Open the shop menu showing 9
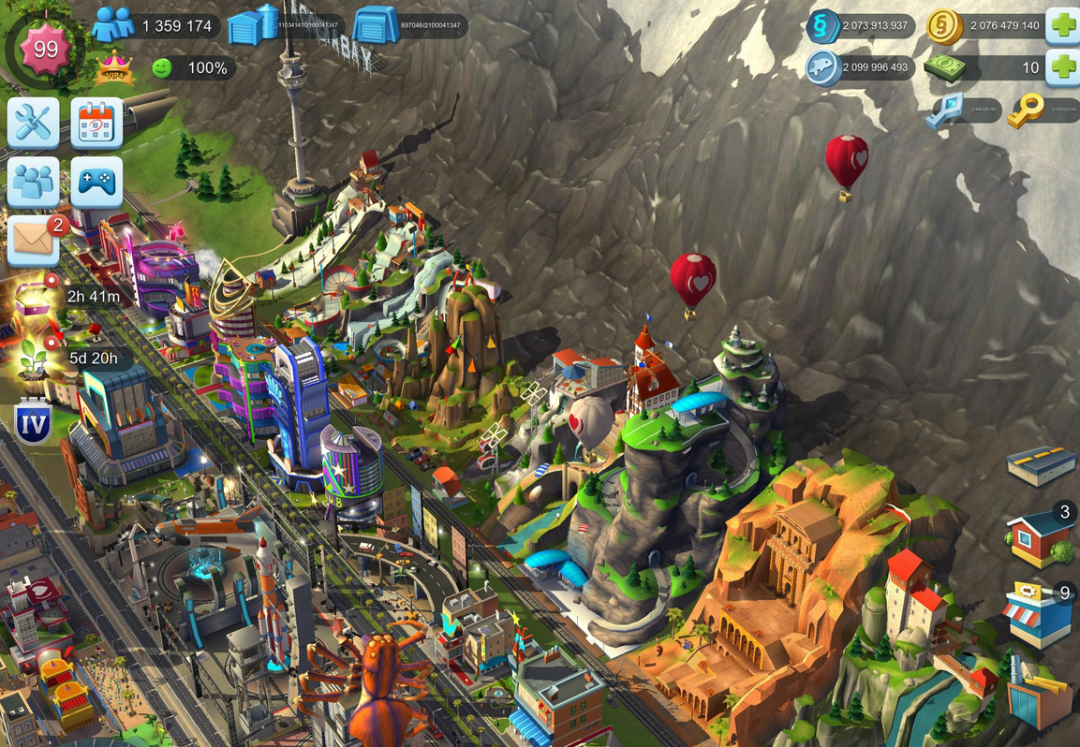This screenshot has height=747, width=1080. 1038,612
